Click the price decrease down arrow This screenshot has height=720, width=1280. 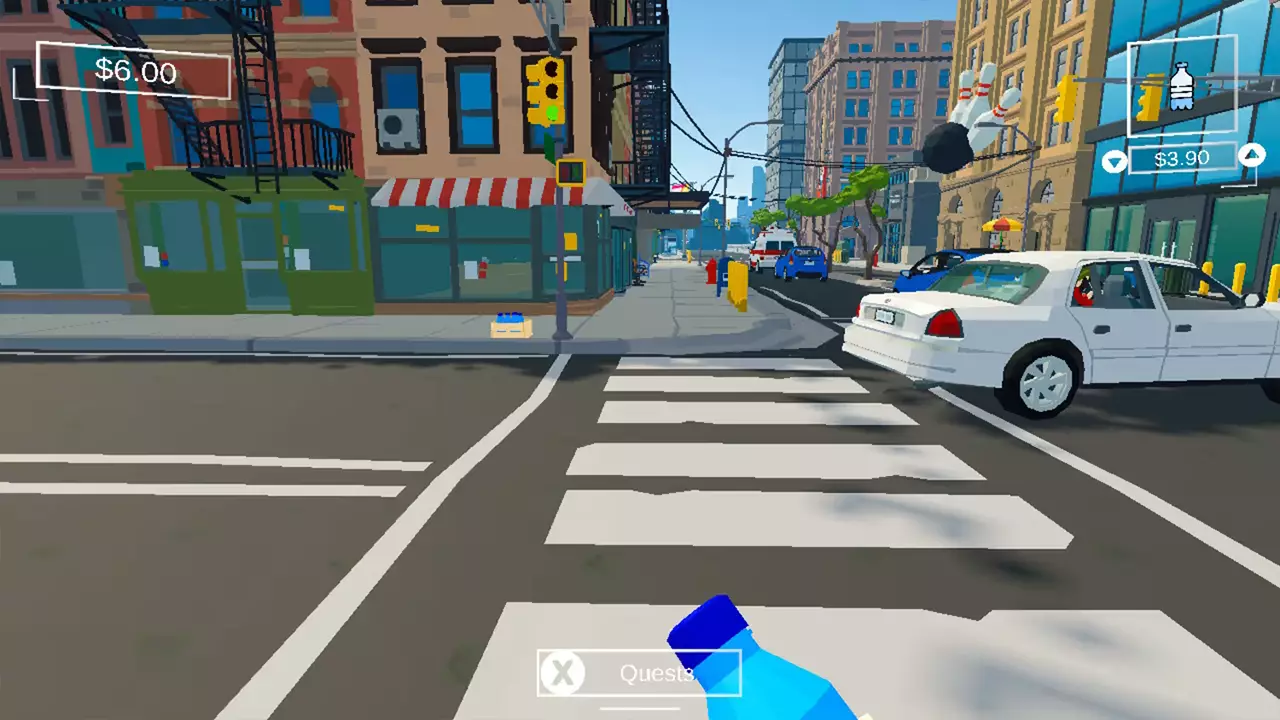pyautogui.click(x=1113, y=160)
